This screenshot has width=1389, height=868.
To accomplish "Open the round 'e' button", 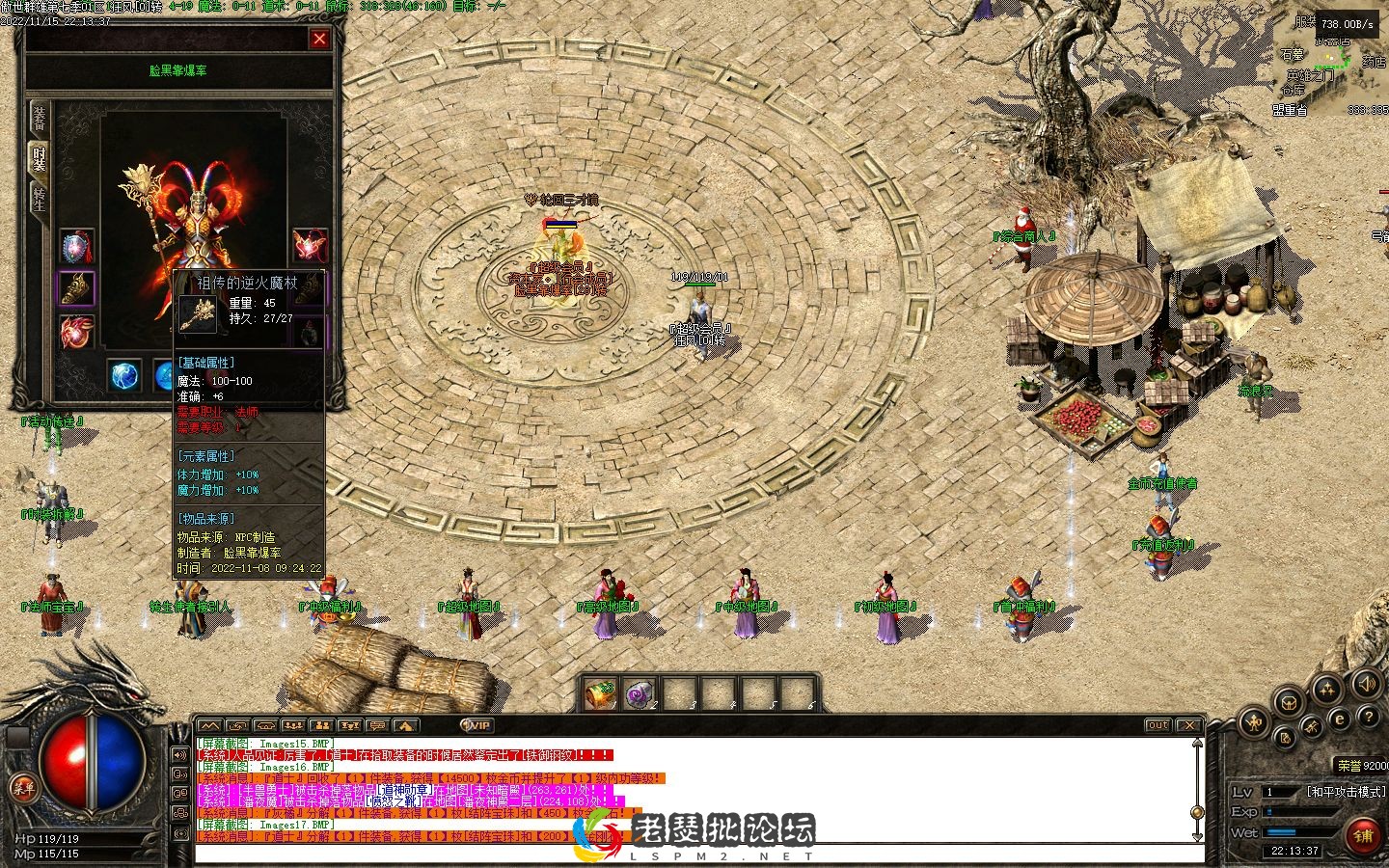I will tap(1339, 719).
